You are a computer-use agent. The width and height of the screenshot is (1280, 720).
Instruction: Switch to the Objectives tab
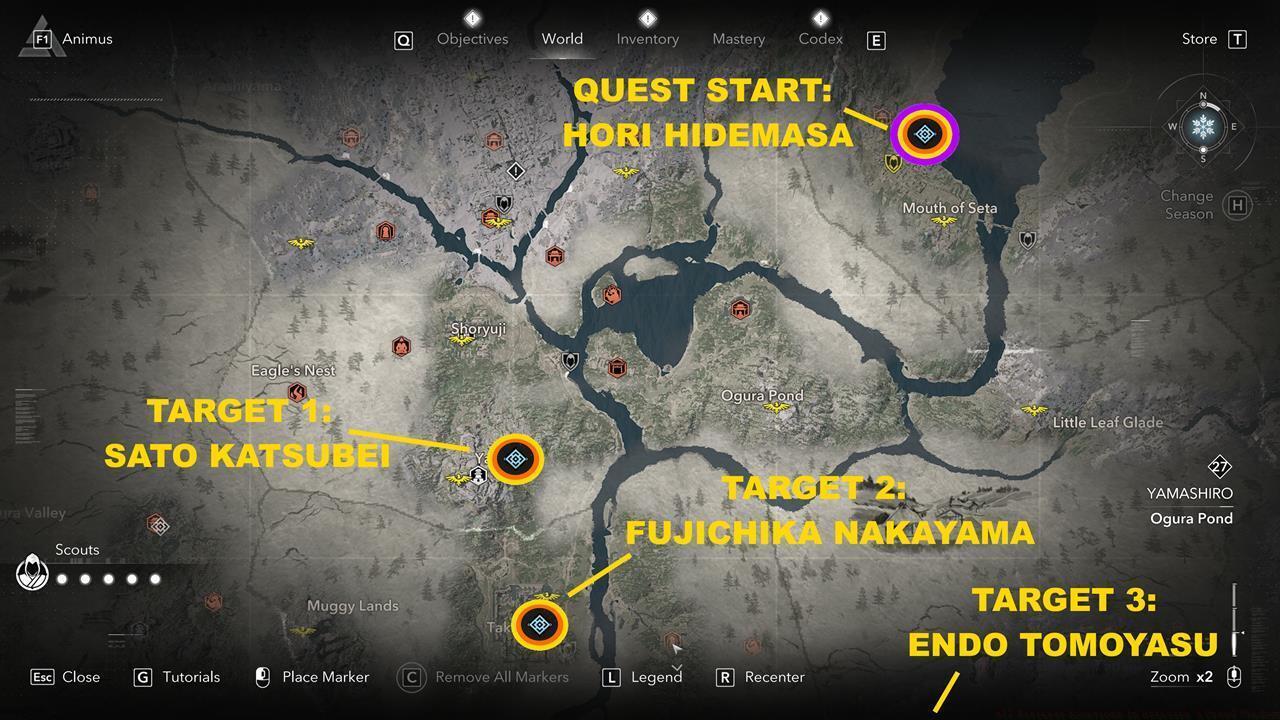tap(471, 39)
